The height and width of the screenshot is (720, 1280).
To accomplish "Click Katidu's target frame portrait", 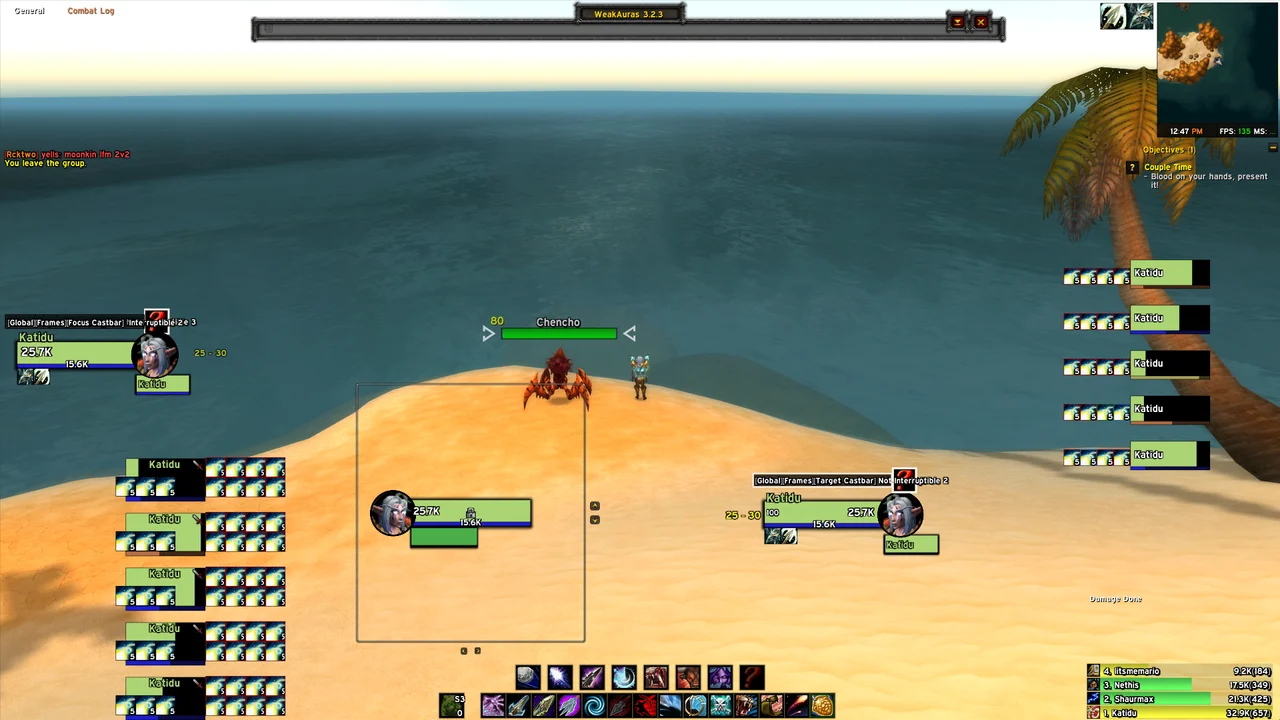I will pos(900,513).
